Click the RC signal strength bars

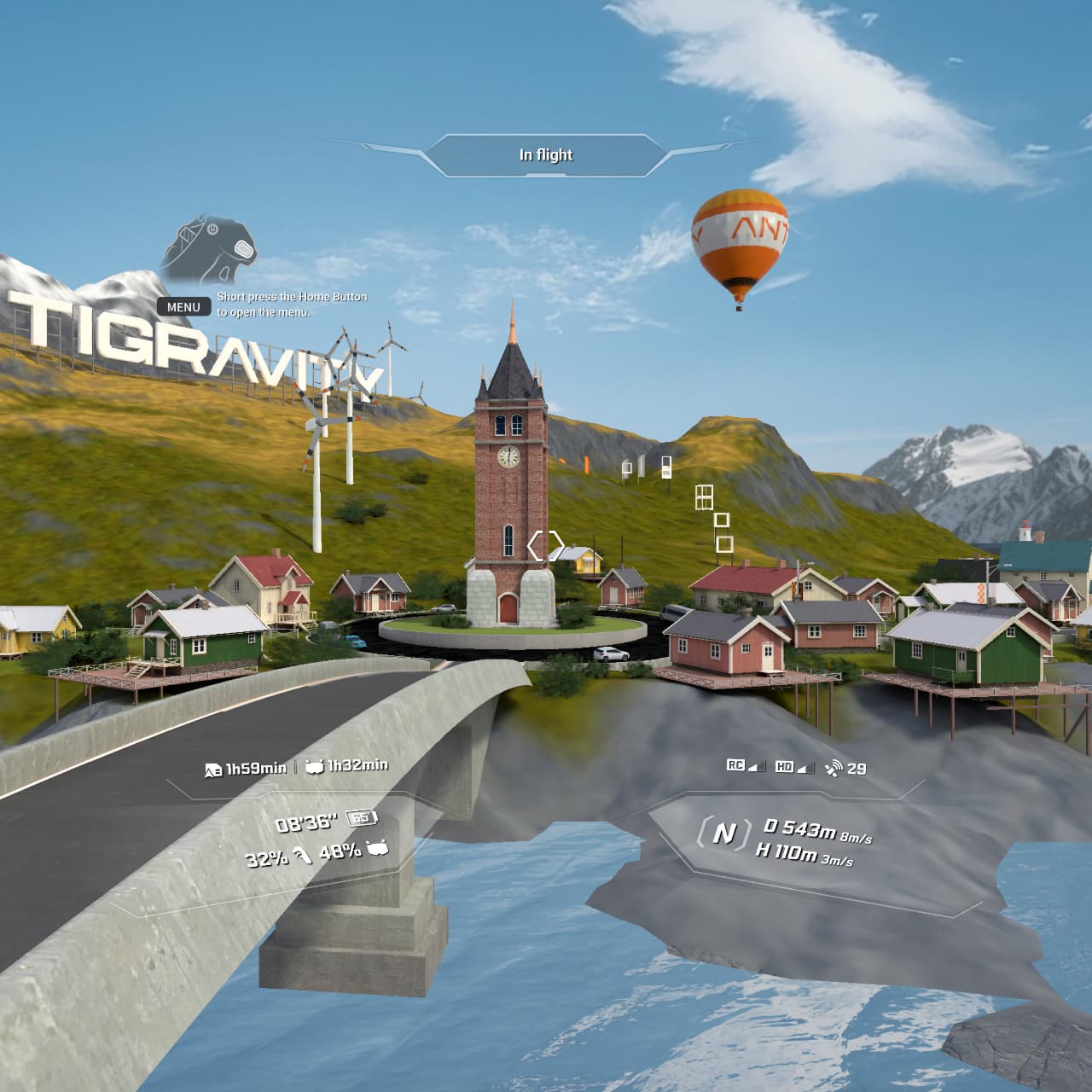pyautogui.click(x=757, y=769)
